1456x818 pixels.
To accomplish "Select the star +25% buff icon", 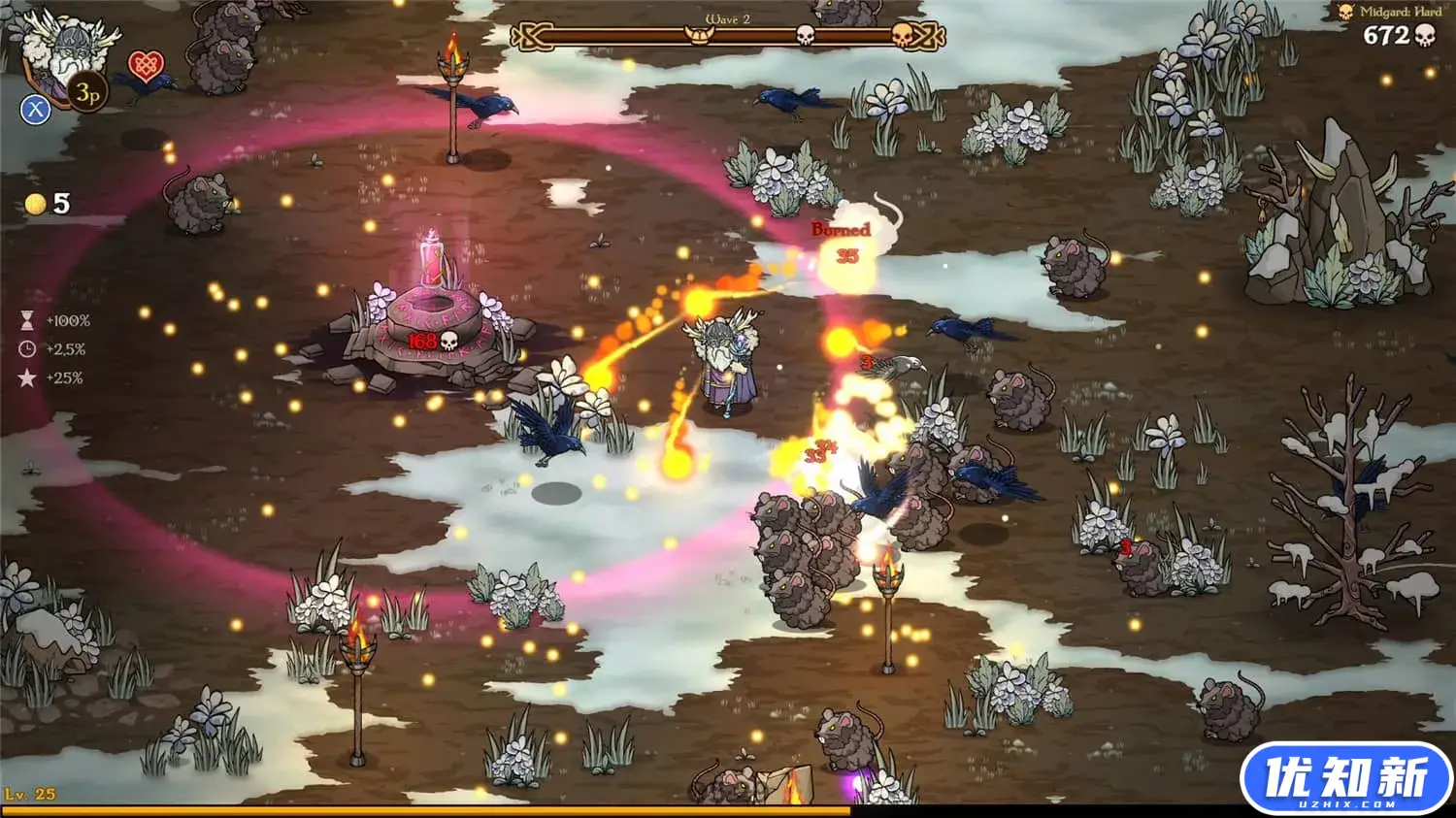I will click(x=27, y=376).
